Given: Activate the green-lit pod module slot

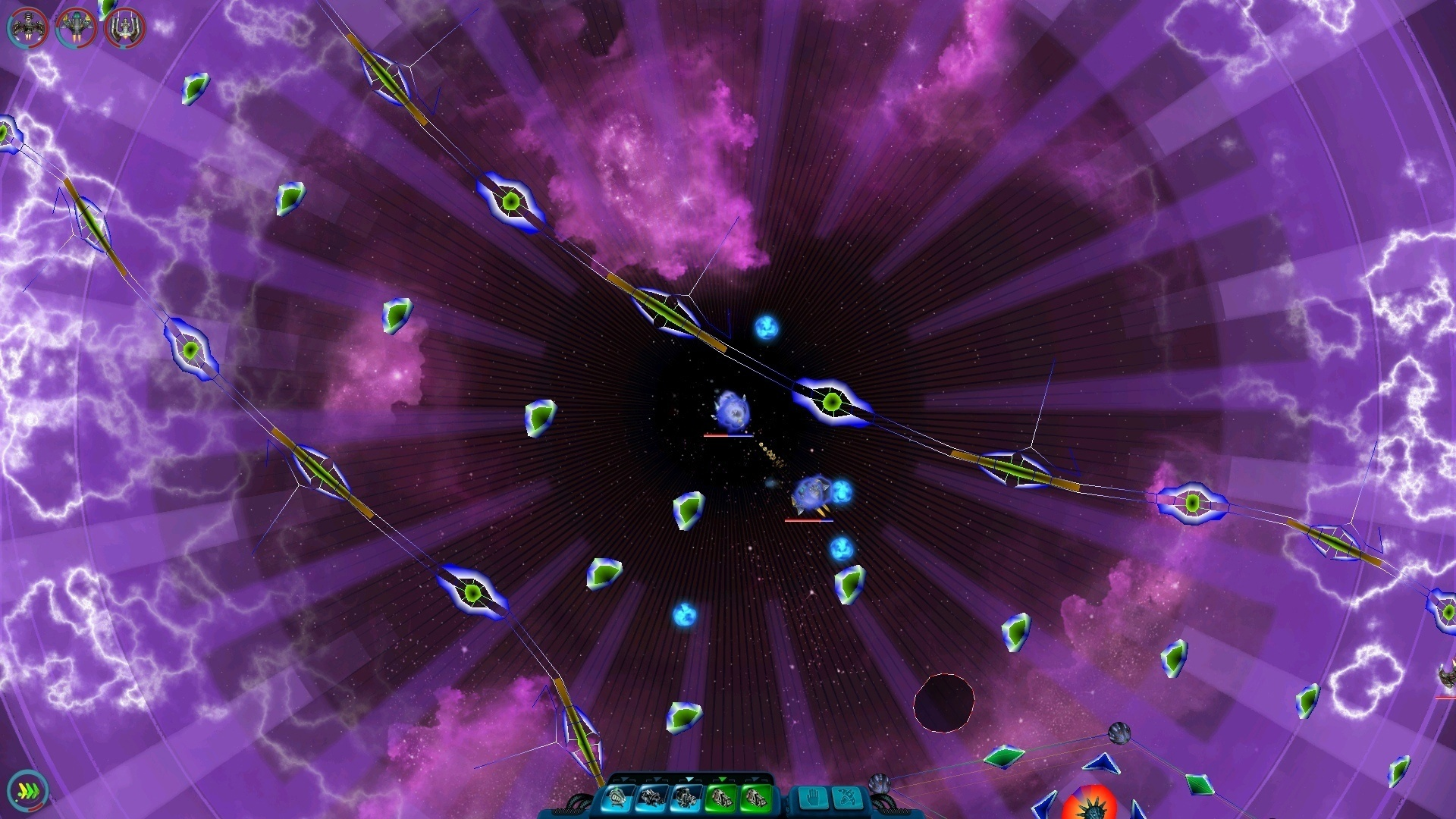Looking at the screenshot, I should tap(720, 798).
